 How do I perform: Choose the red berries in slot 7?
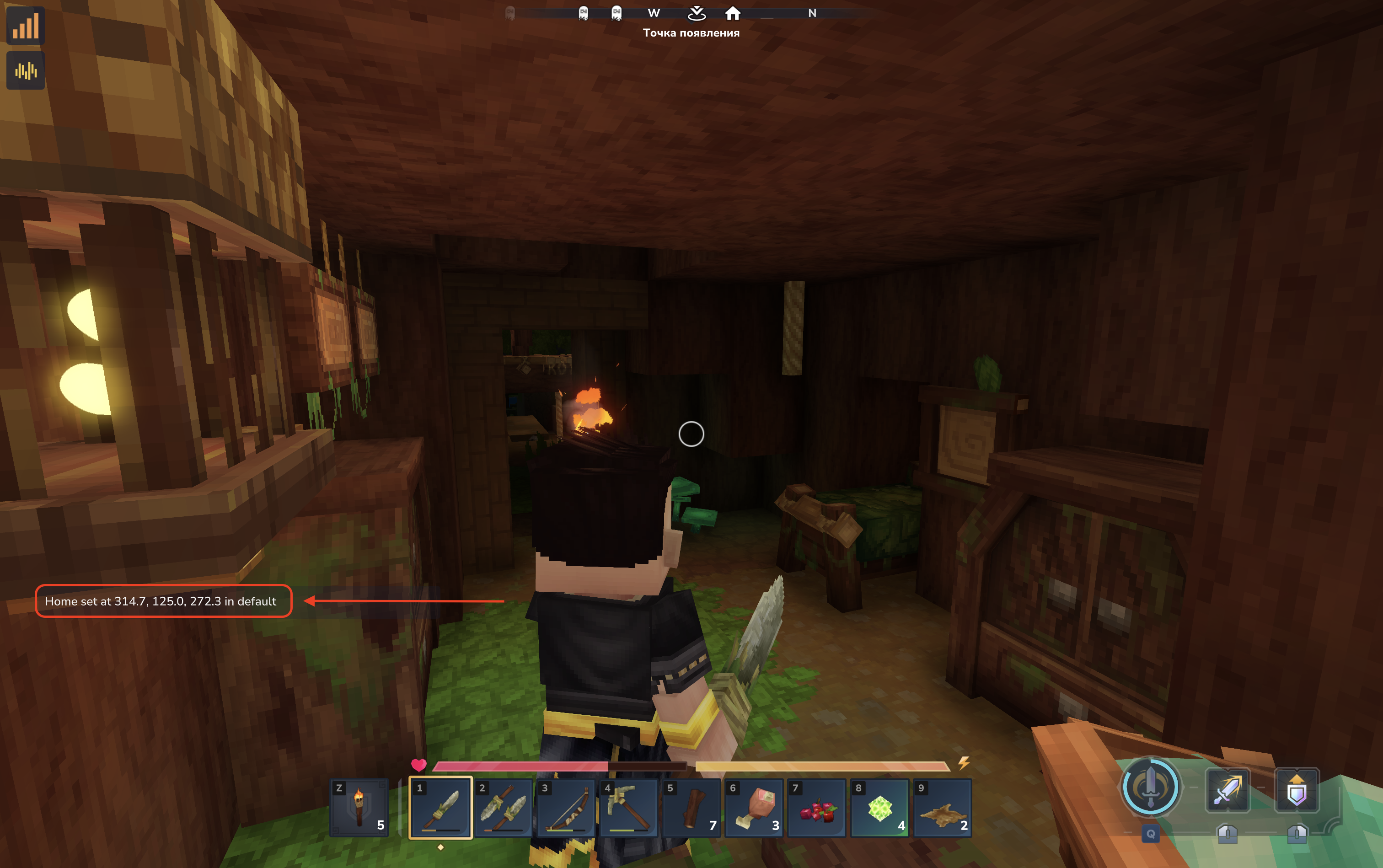pos(817,807)
